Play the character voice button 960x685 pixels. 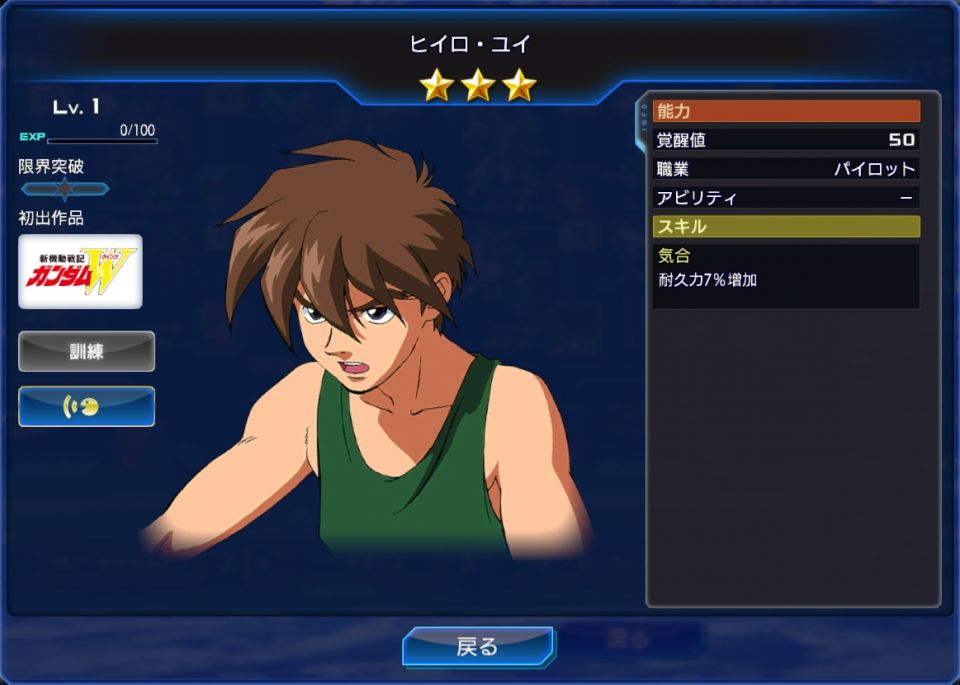[86, 406]
